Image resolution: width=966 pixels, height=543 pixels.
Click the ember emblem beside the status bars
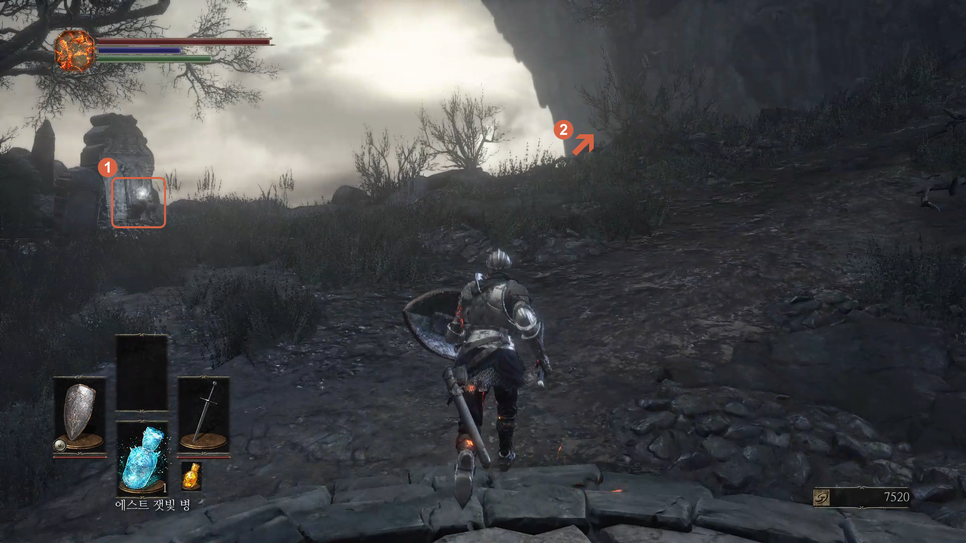[74, 51]
